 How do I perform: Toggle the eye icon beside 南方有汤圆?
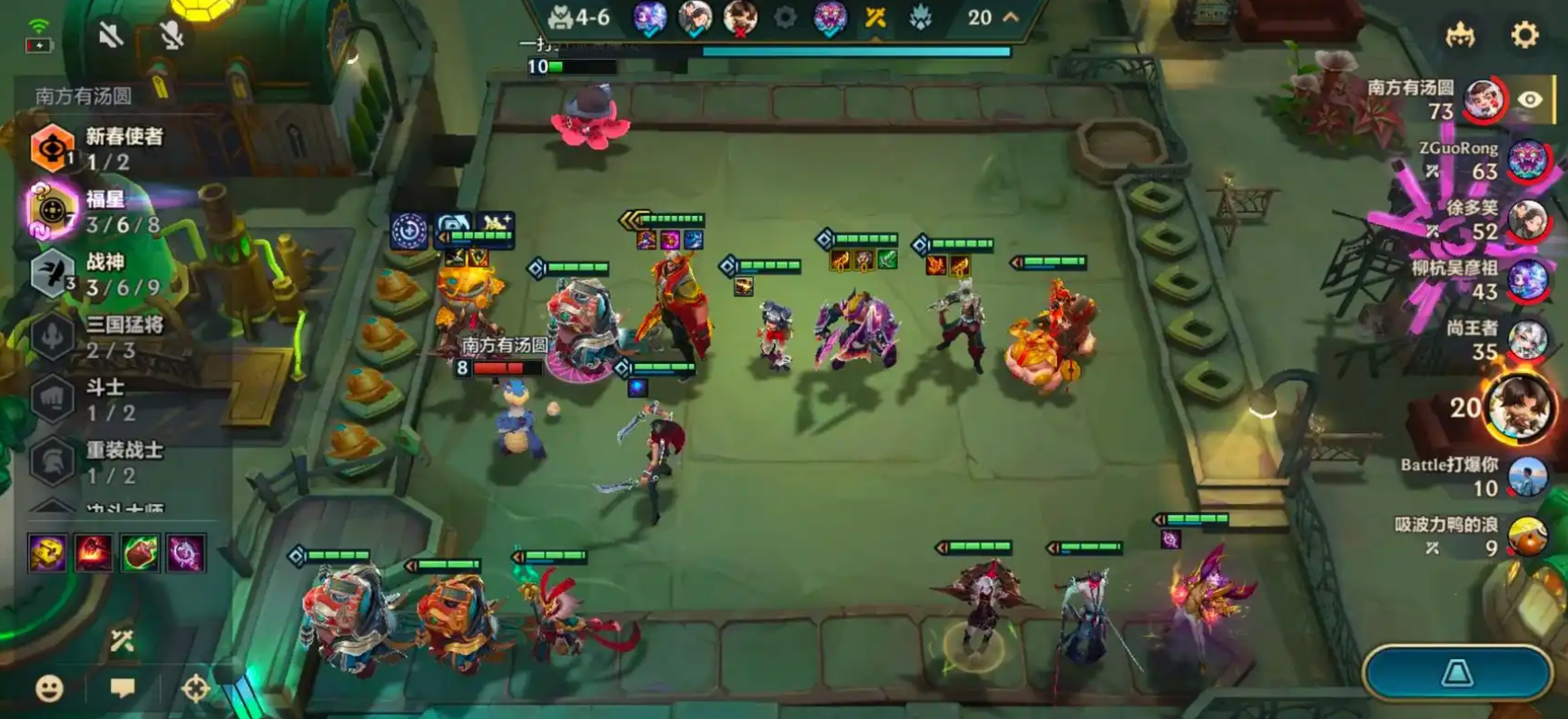pyautogui.click(x=1530, y=100)
